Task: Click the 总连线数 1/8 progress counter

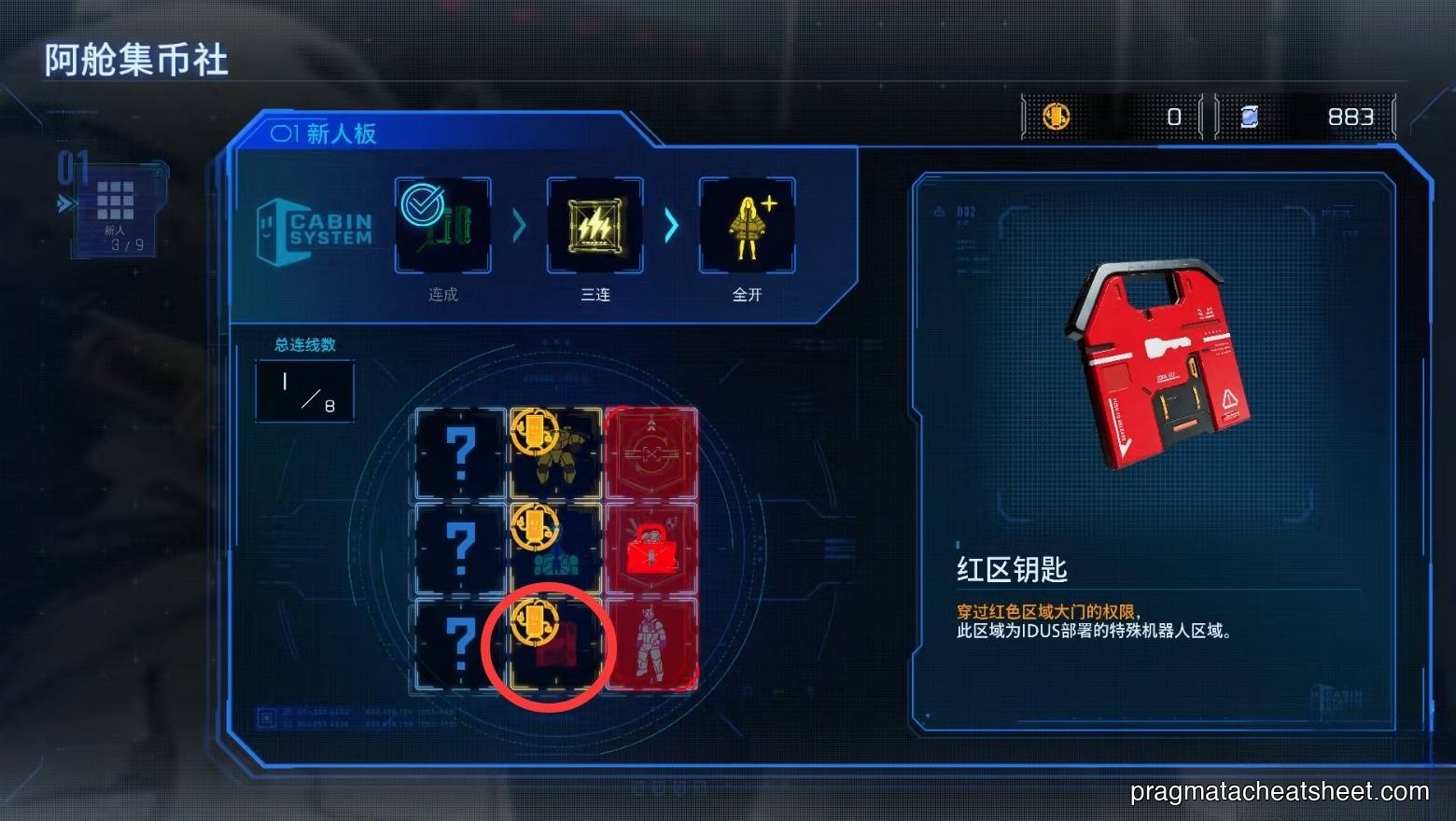Action: 304,390
